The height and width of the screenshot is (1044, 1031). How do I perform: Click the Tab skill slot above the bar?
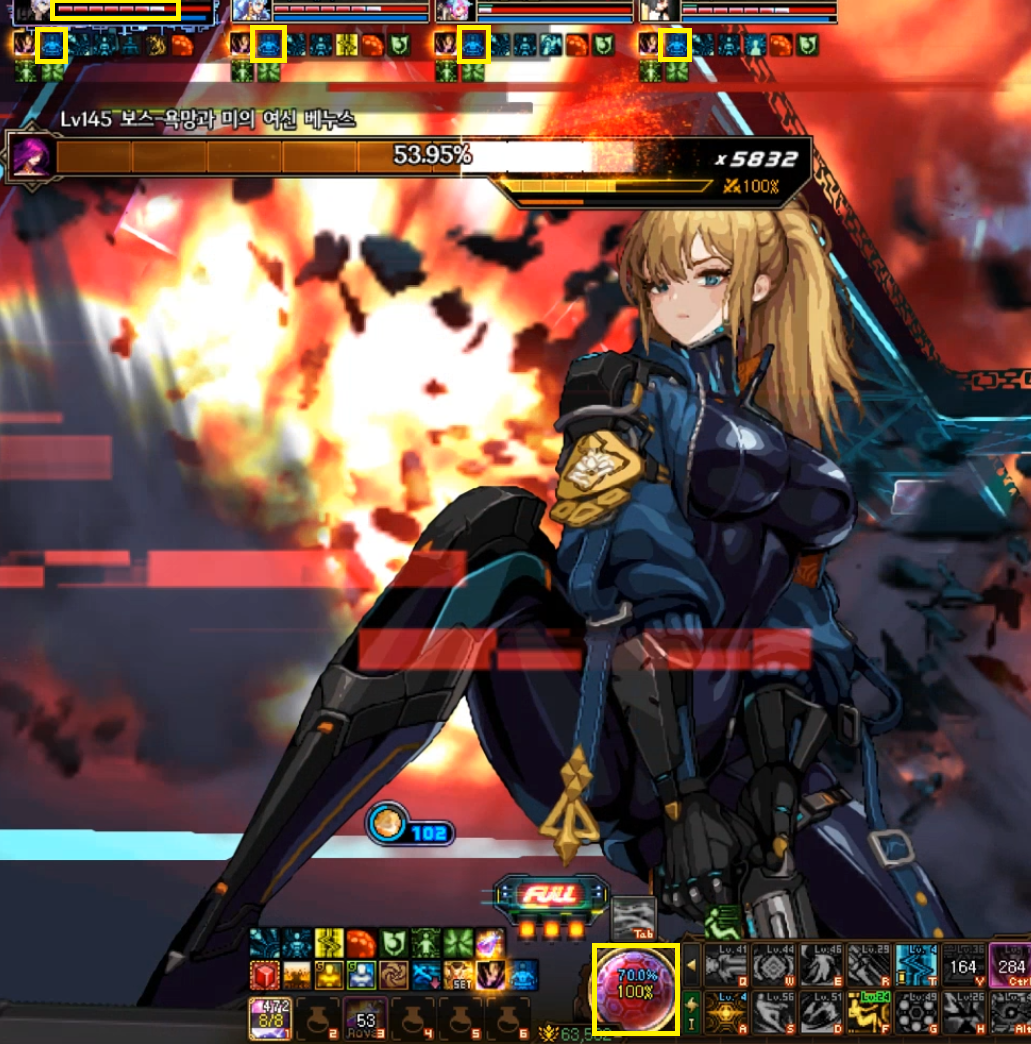[x=634, y=917]
